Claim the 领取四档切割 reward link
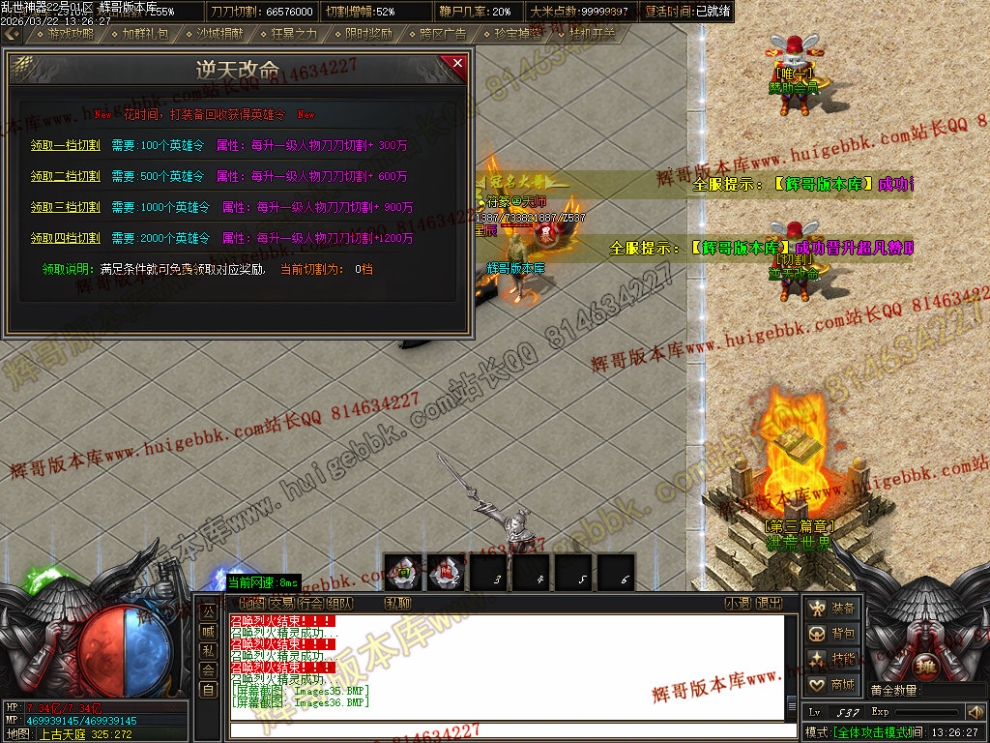This screenshot has height=743, width=990. coord(65,238)
